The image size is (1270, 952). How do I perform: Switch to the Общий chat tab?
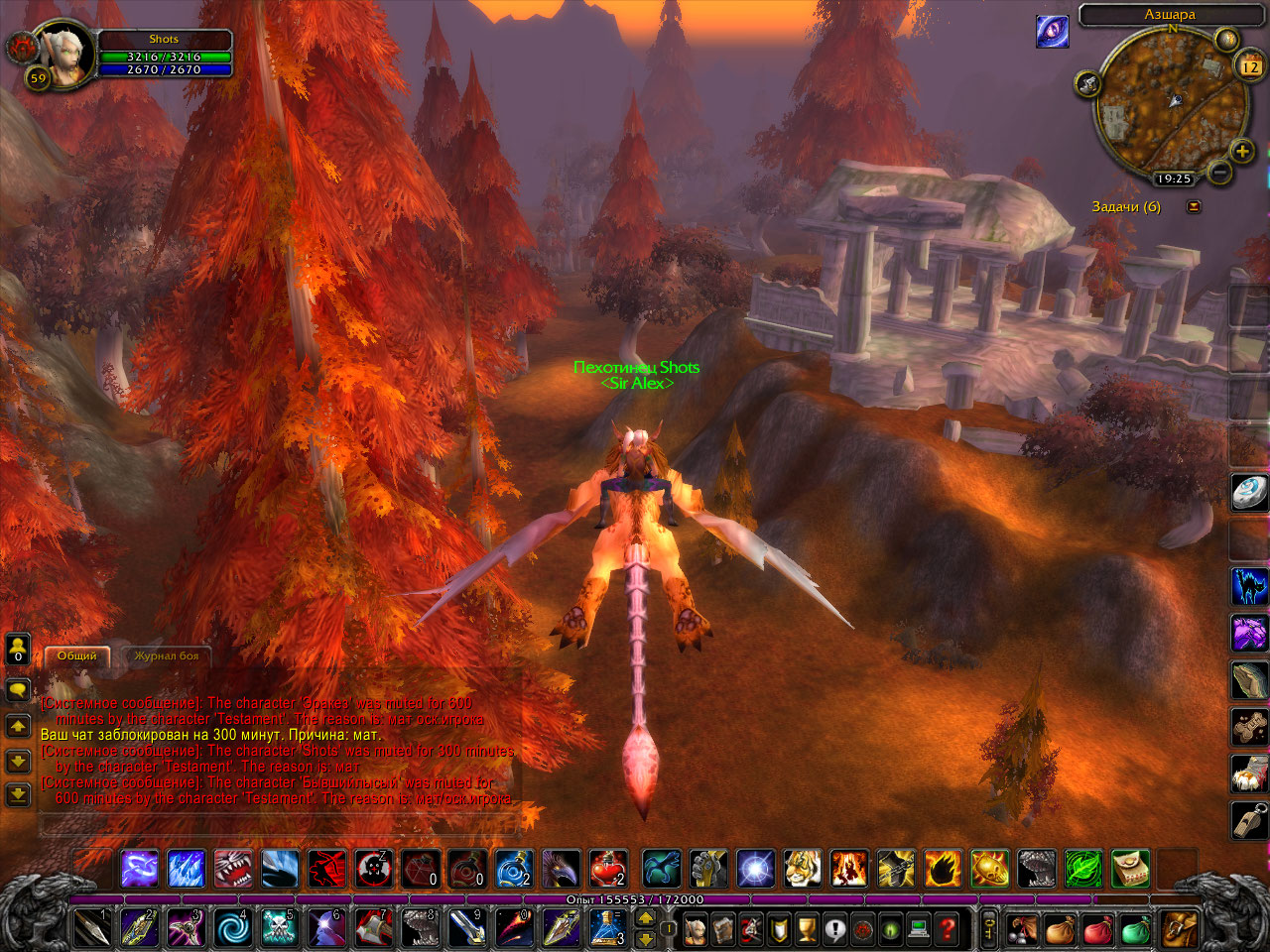pyautogui.click(x=76, y=655)
